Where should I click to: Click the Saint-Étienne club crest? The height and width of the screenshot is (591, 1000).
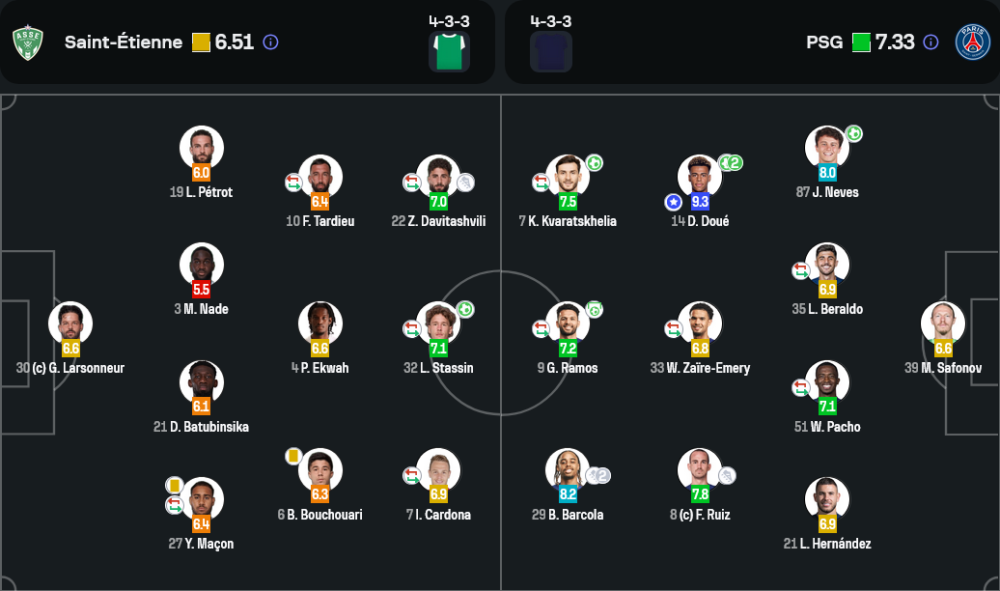coord(28,42)
